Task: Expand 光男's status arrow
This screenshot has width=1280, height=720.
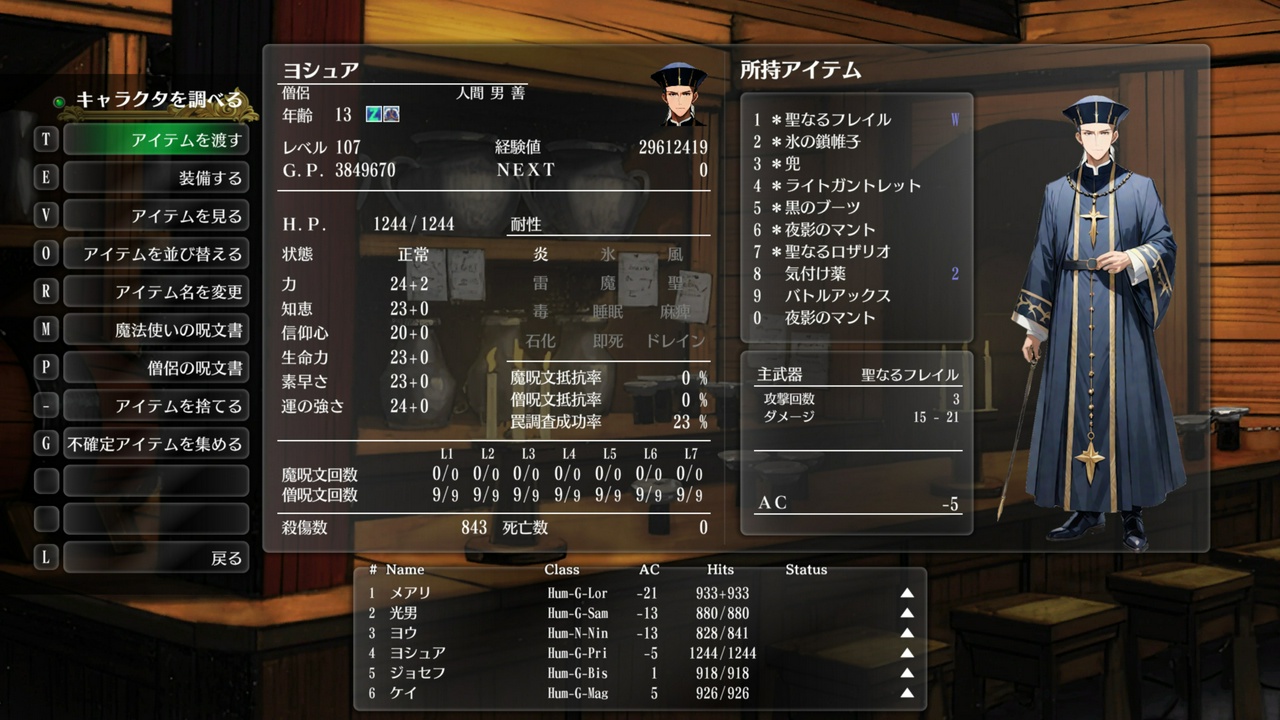Action: (x=906, y=615)
